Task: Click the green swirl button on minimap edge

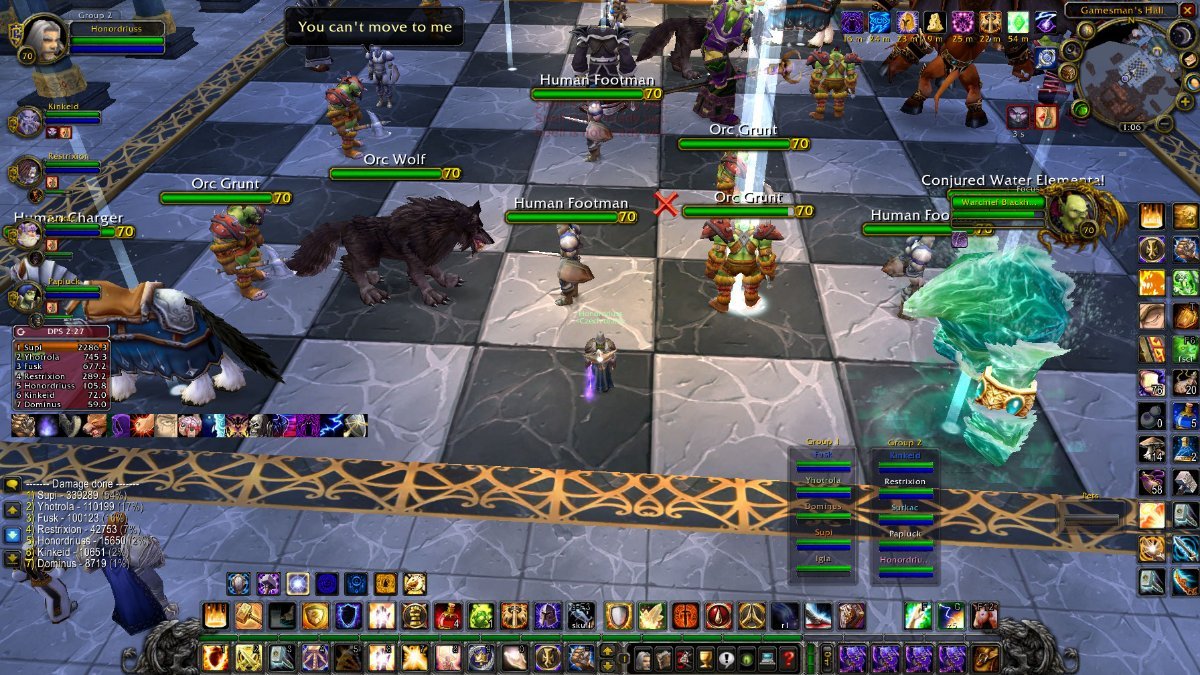Action: (1080, 108)
